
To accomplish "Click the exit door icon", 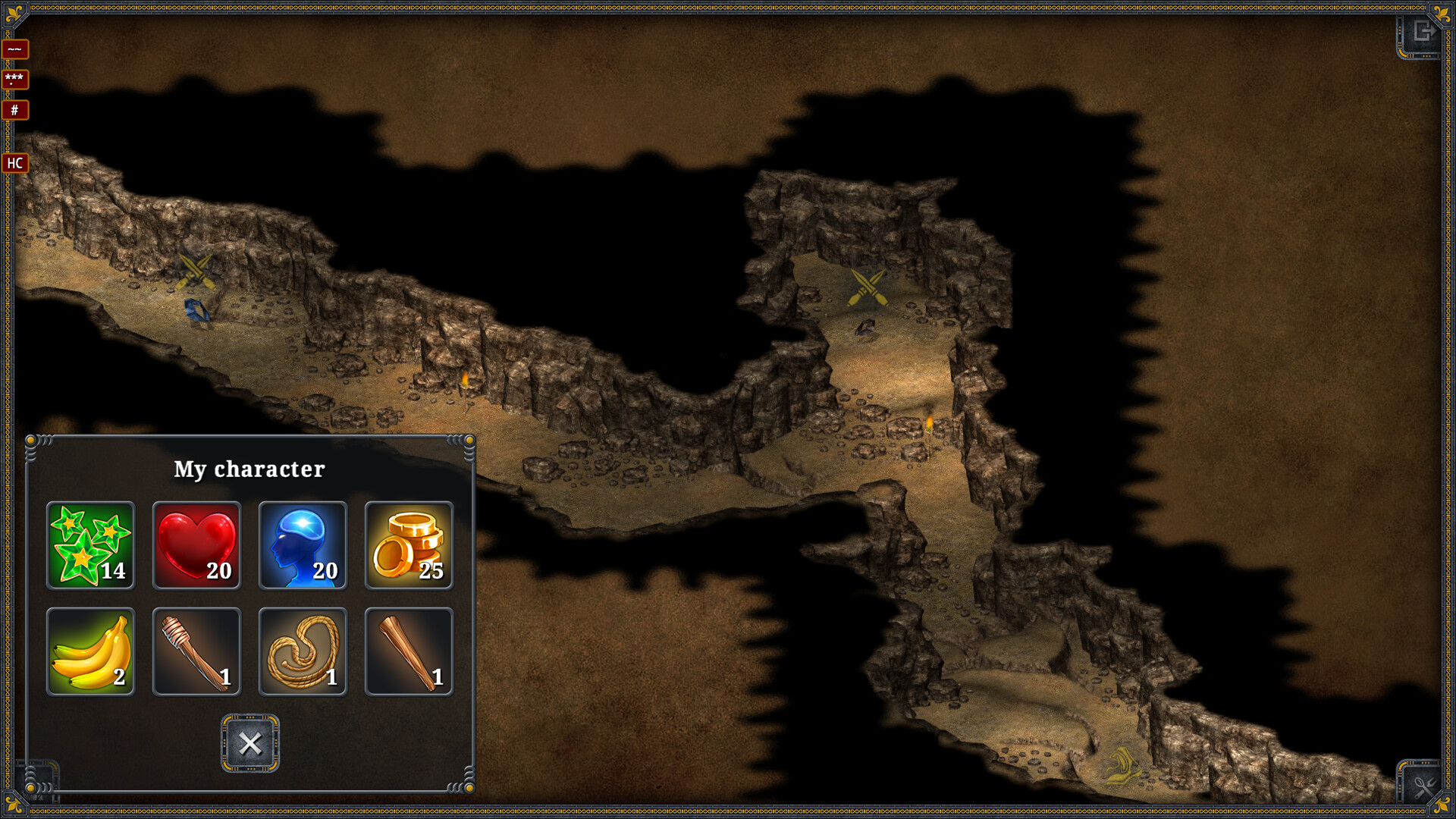I will tap(1422, 33).
